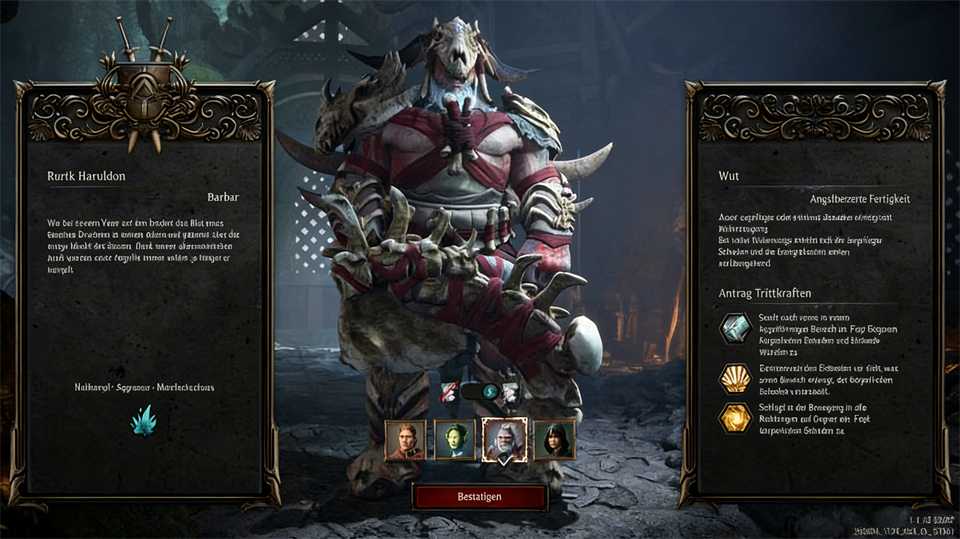Choose the green-skinned character portrait
Viewport: 960px width, 539px height.
454,440
